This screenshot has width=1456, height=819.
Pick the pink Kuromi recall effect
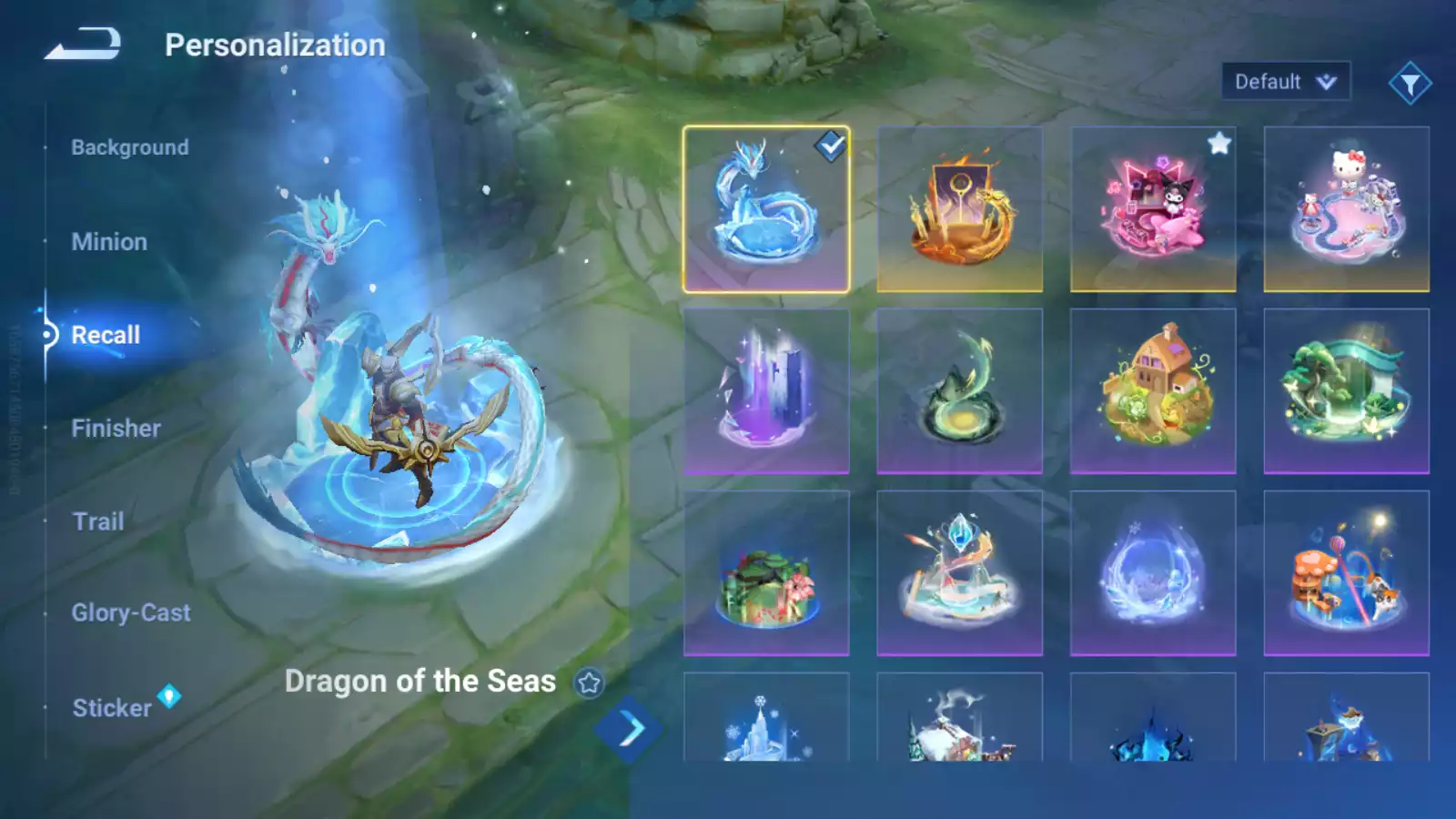1153,209
